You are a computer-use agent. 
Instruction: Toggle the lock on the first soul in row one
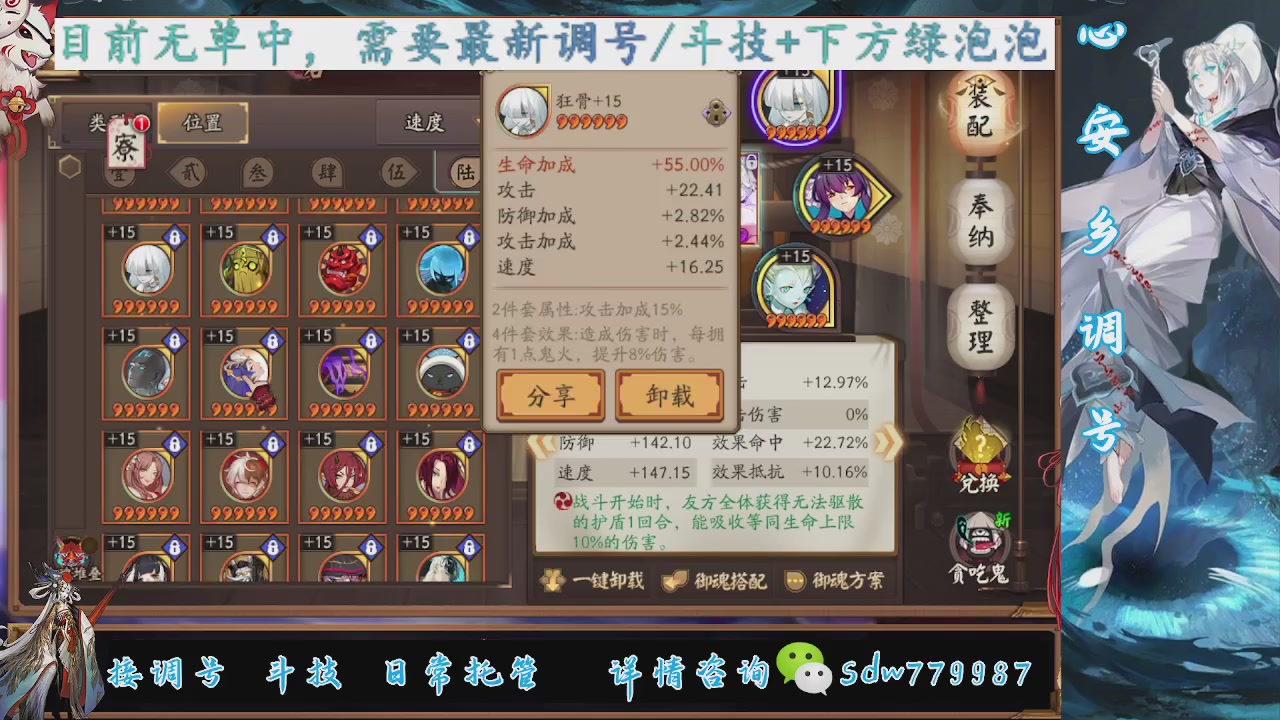173,235
